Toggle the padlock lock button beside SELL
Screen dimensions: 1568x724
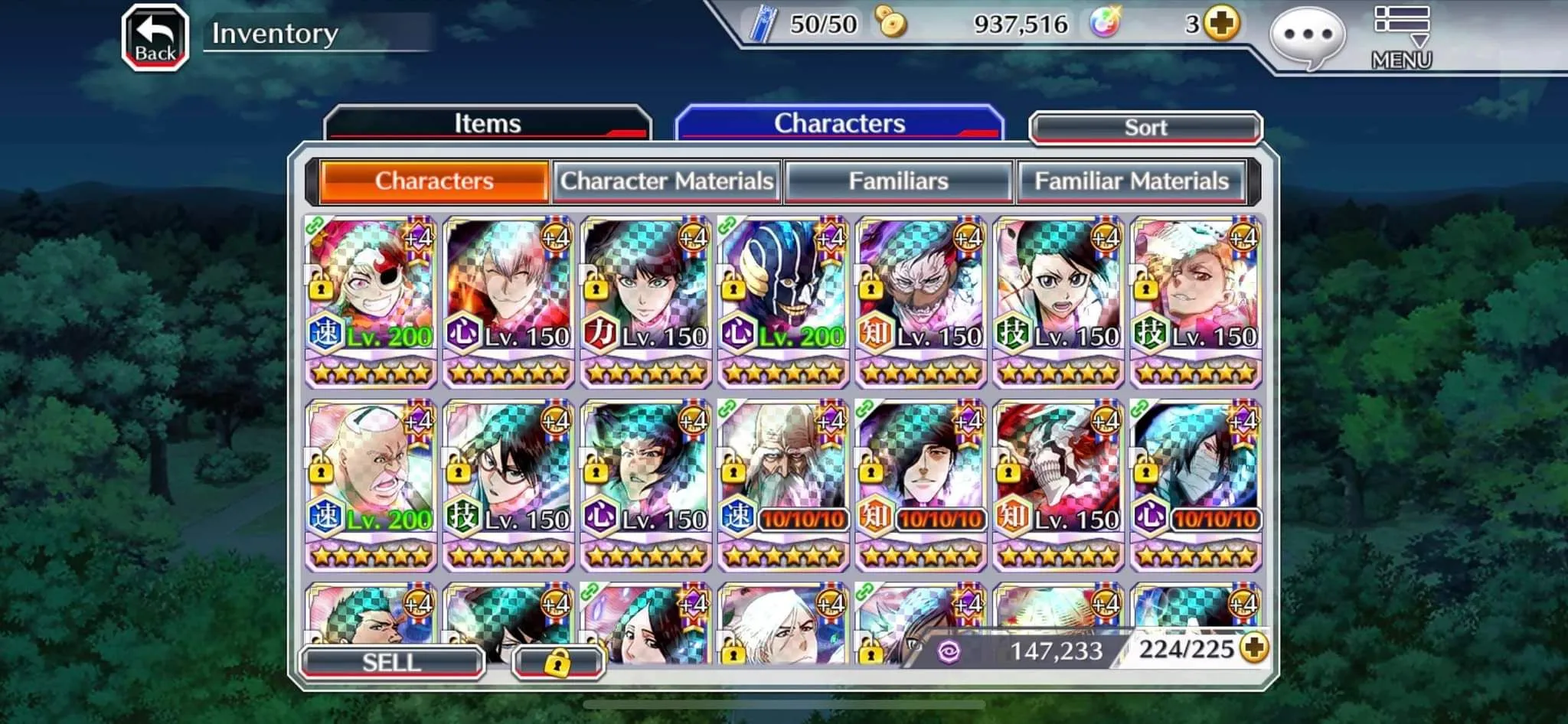click(557, 663)
